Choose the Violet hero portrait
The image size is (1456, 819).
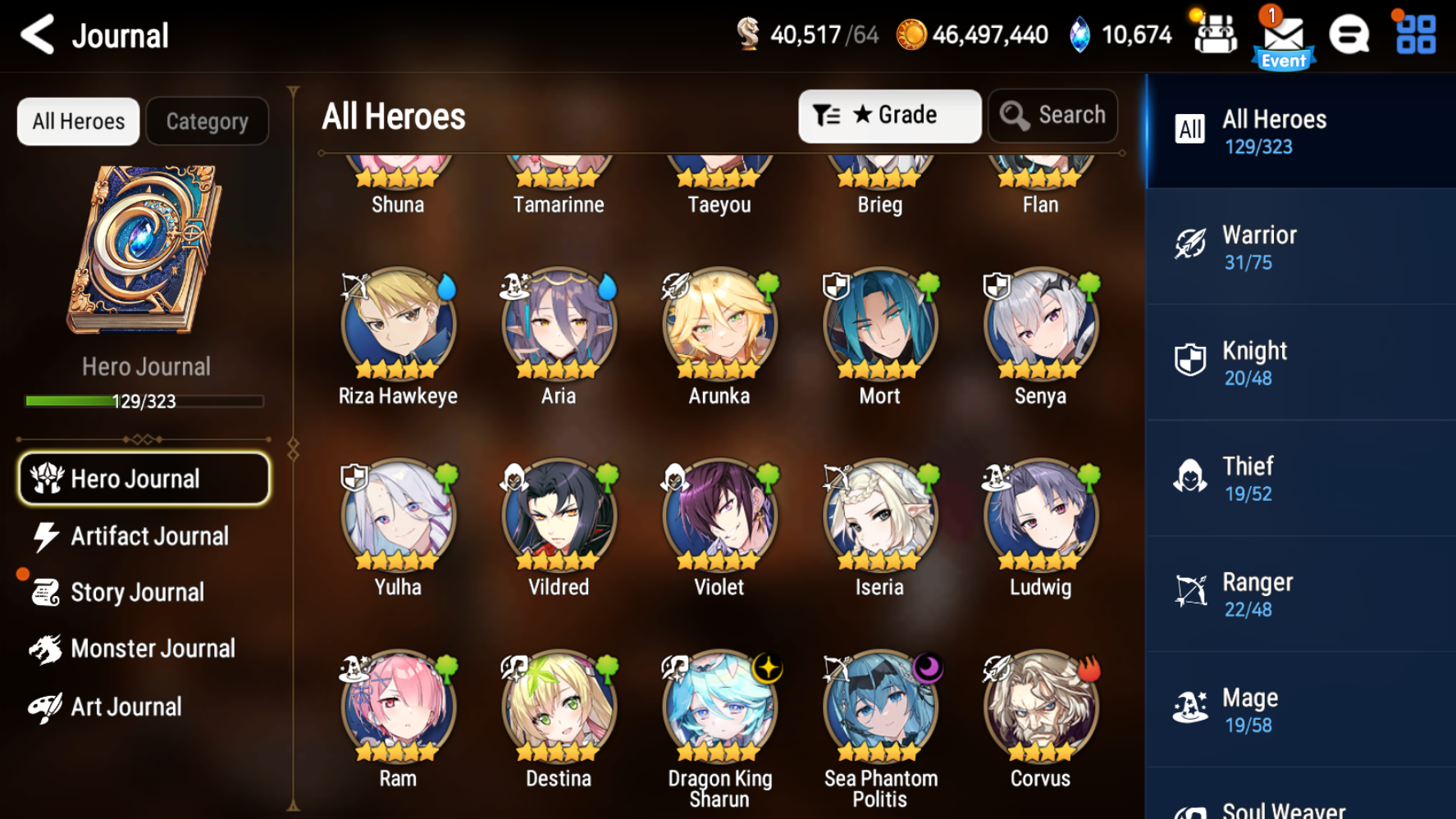pos(719,516)
